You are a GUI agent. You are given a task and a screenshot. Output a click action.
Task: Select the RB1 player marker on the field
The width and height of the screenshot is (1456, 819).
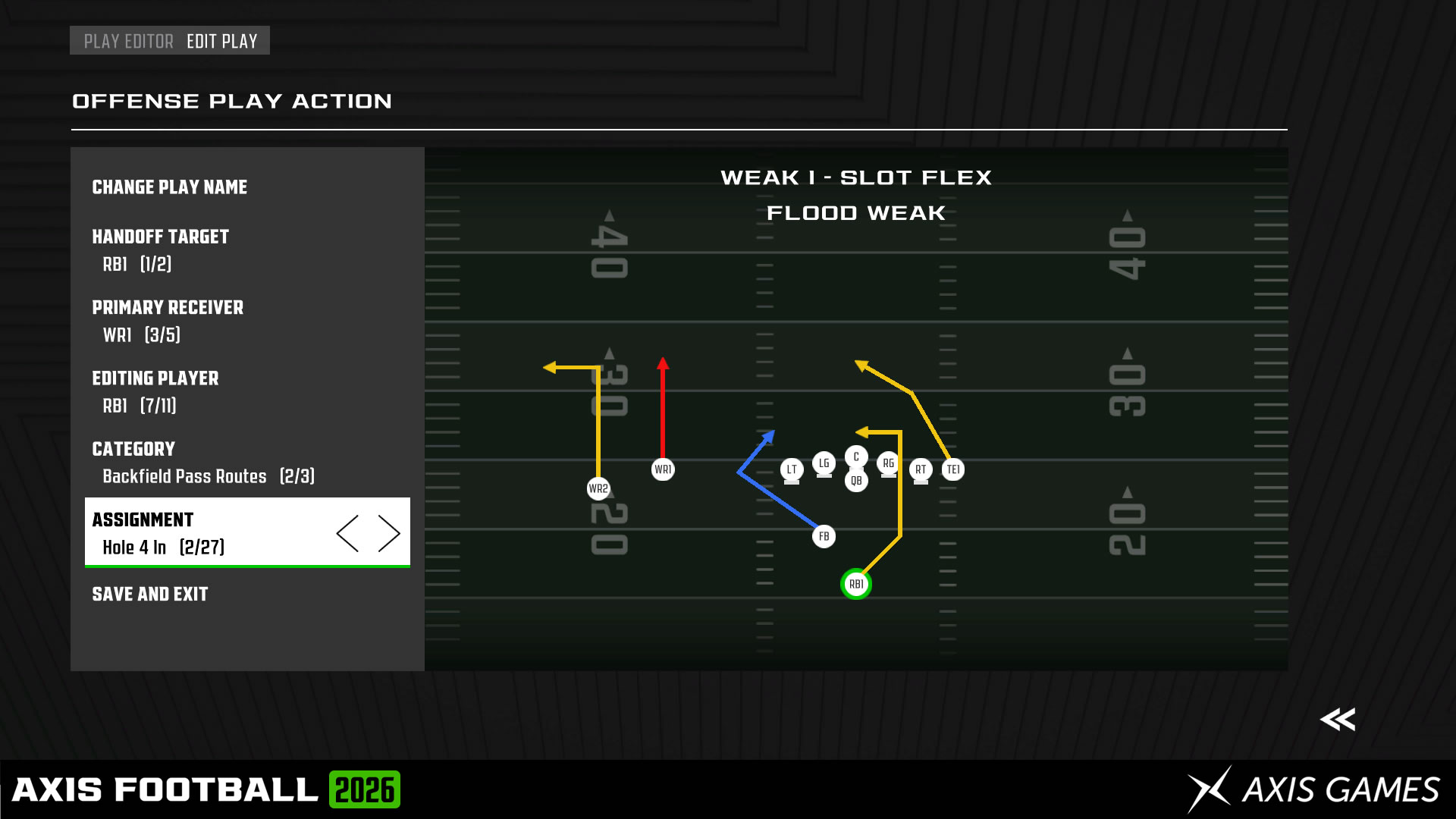pyautogui.click(x=855, y=583)
